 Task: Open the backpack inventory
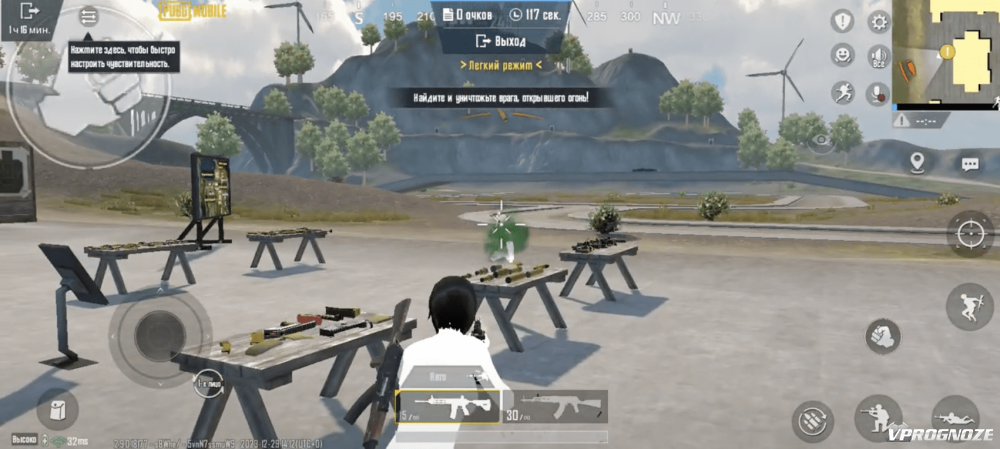(x=58, y=409)
